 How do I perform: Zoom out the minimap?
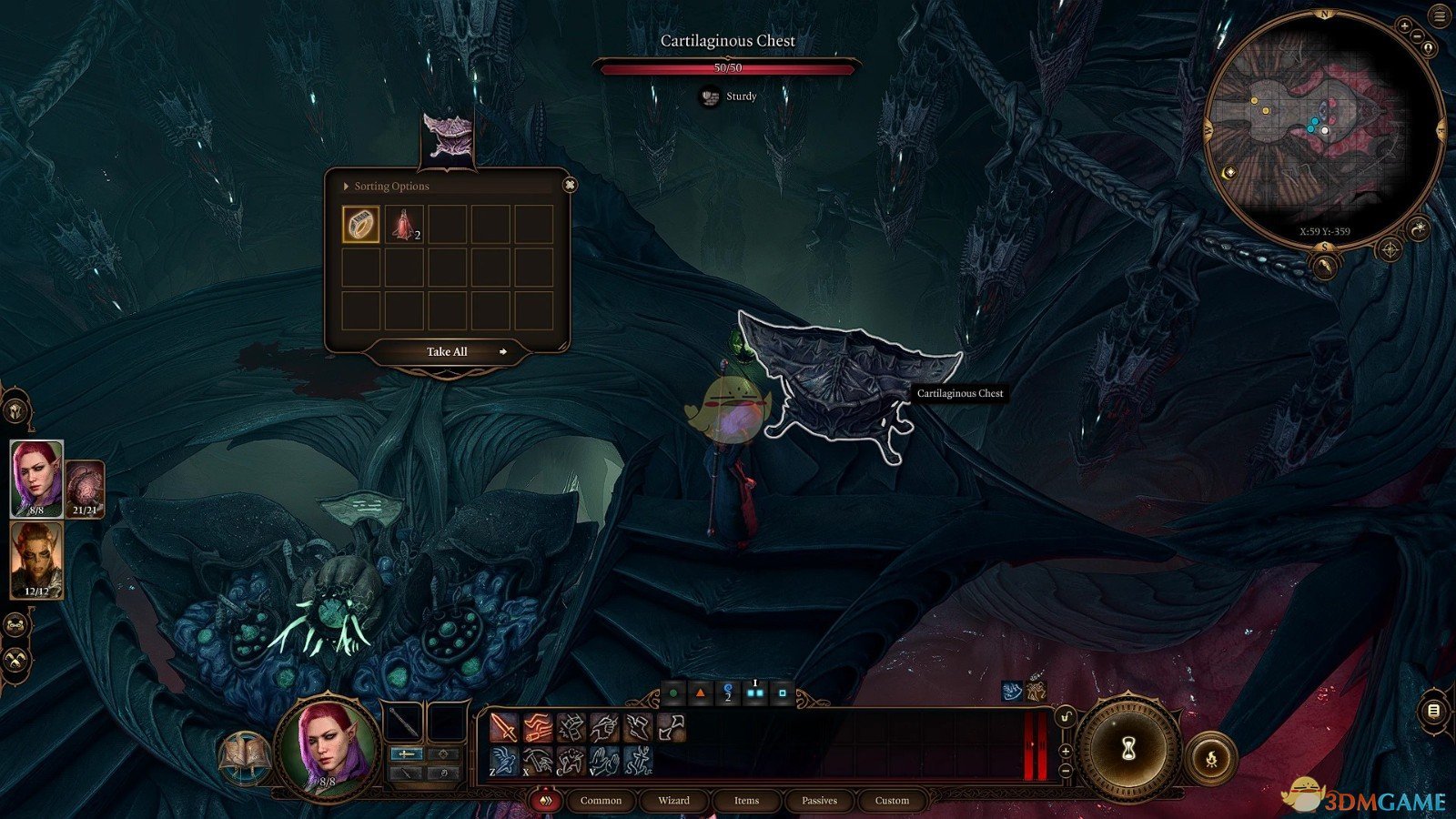point(1417,37)
